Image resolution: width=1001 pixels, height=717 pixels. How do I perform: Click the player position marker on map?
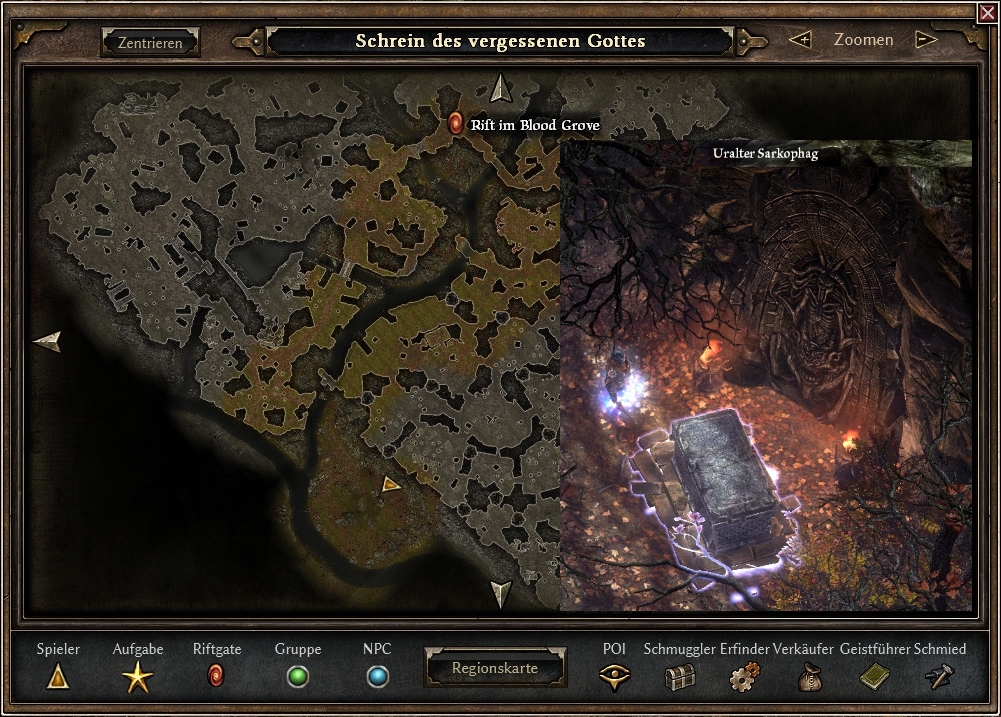[x=391, y=484]
